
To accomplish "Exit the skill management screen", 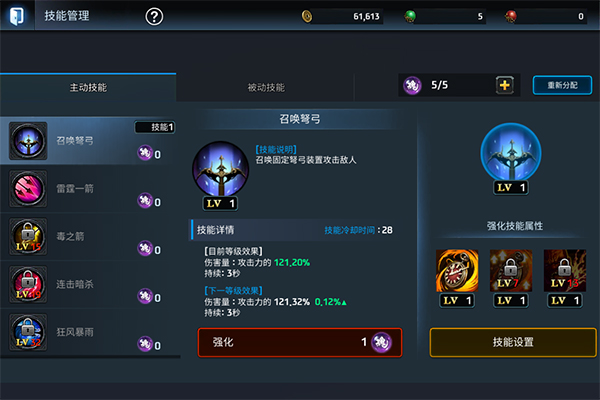I will pyautogui.click(x=16, y=16).
